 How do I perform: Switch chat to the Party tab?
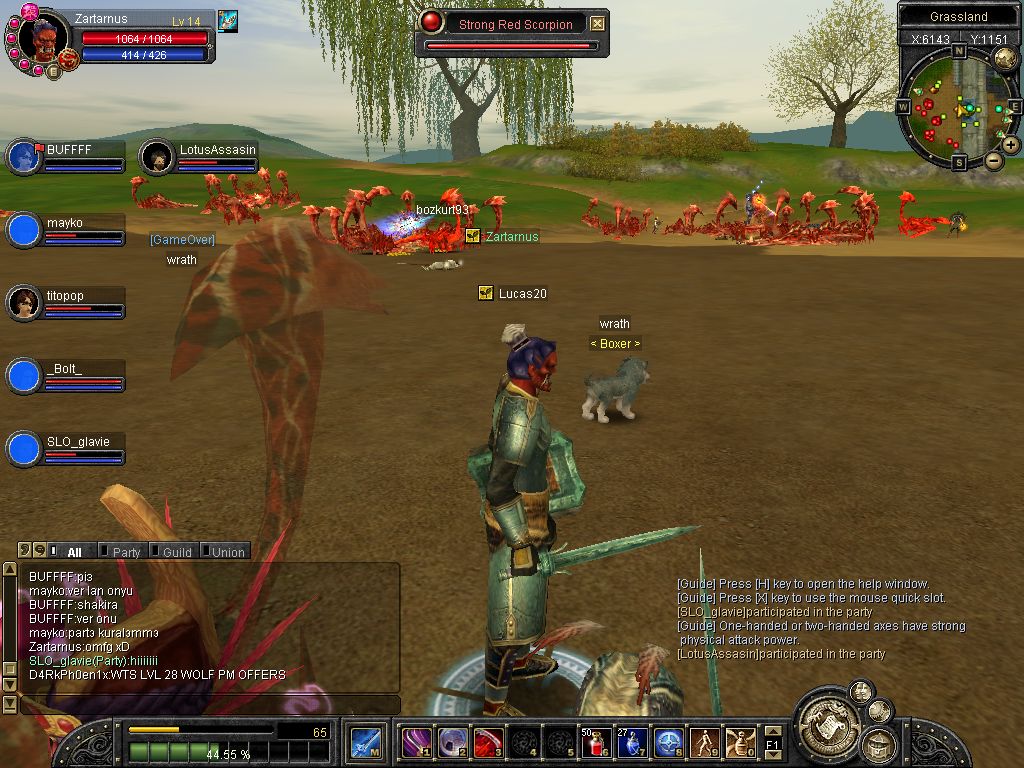[x=125, y=551]
